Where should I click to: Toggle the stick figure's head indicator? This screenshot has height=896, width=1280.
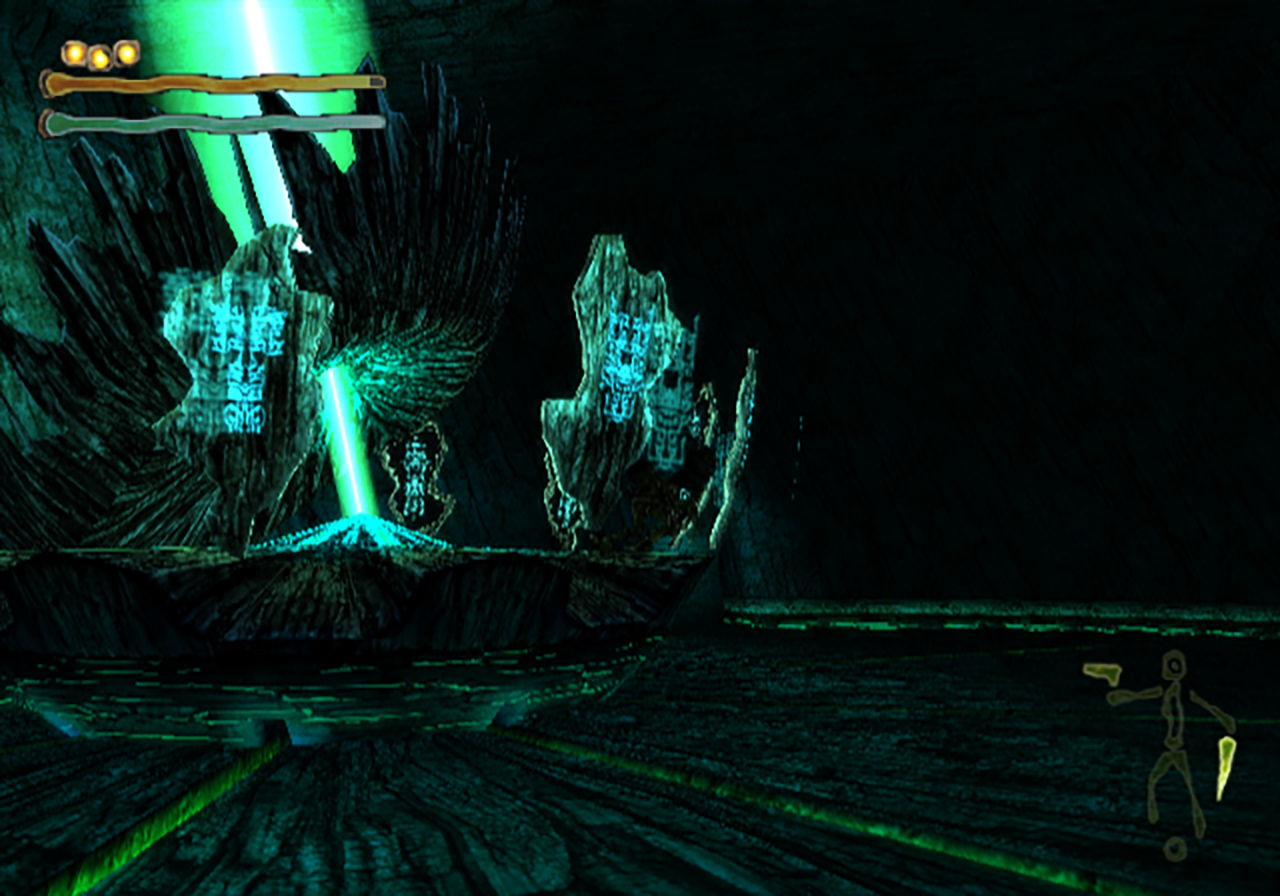[x=1173, y=664]
